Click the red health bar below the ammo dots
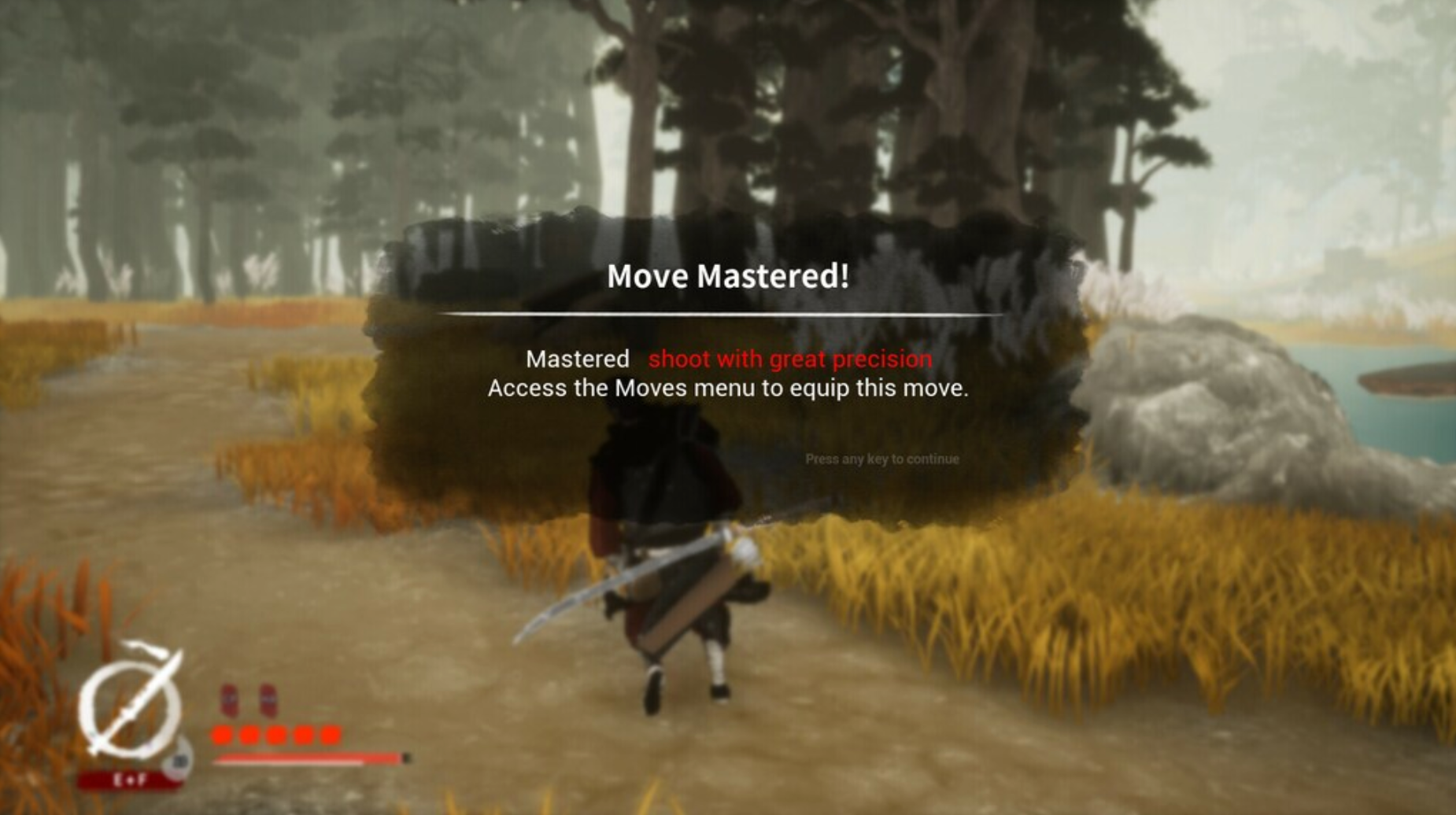This screenshot has width=1456, height=815. pyautogui.click(x=308, y=758)
